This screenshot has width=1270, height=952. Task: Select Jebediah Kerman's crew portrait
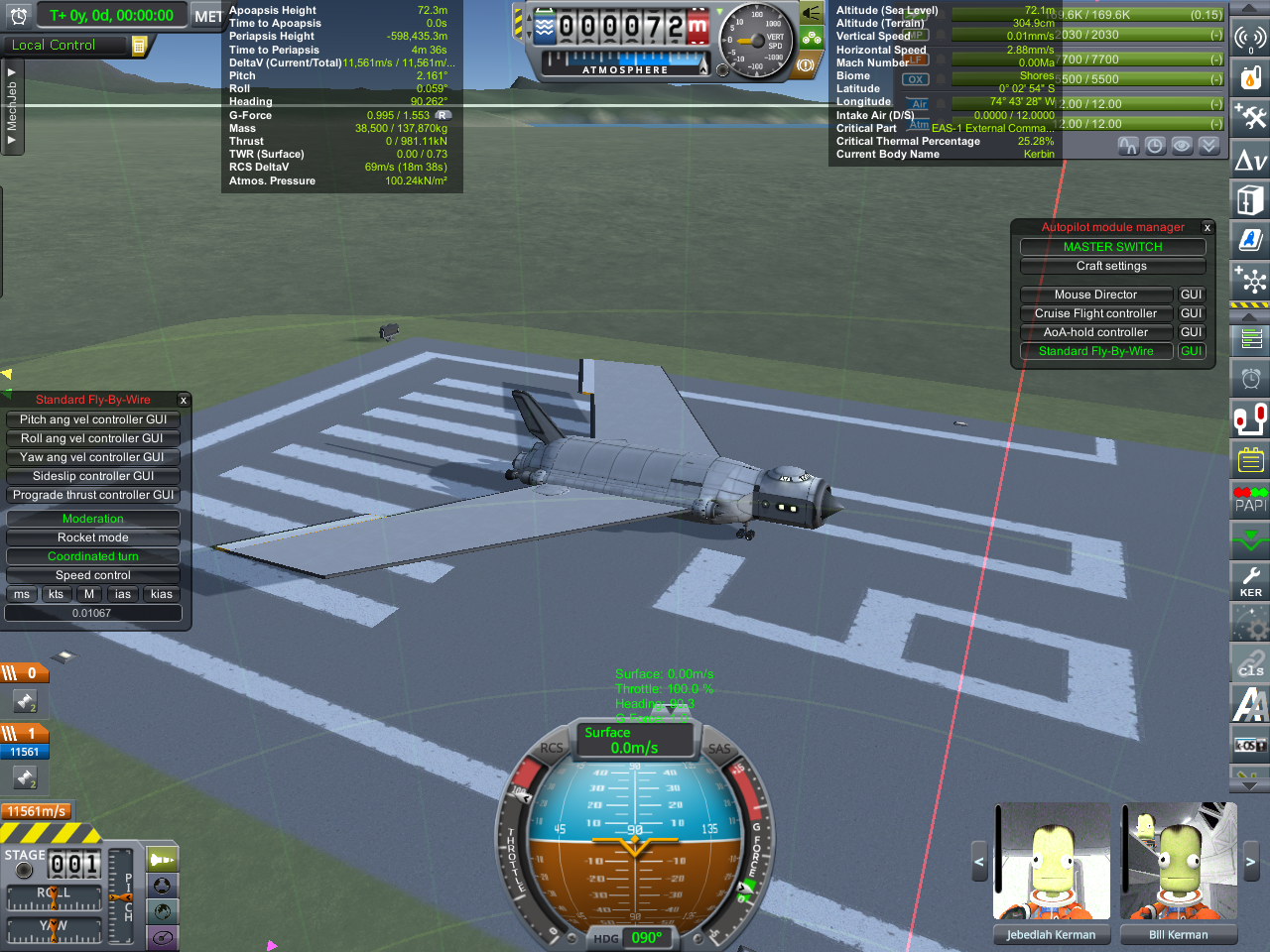click(1051, 862)
